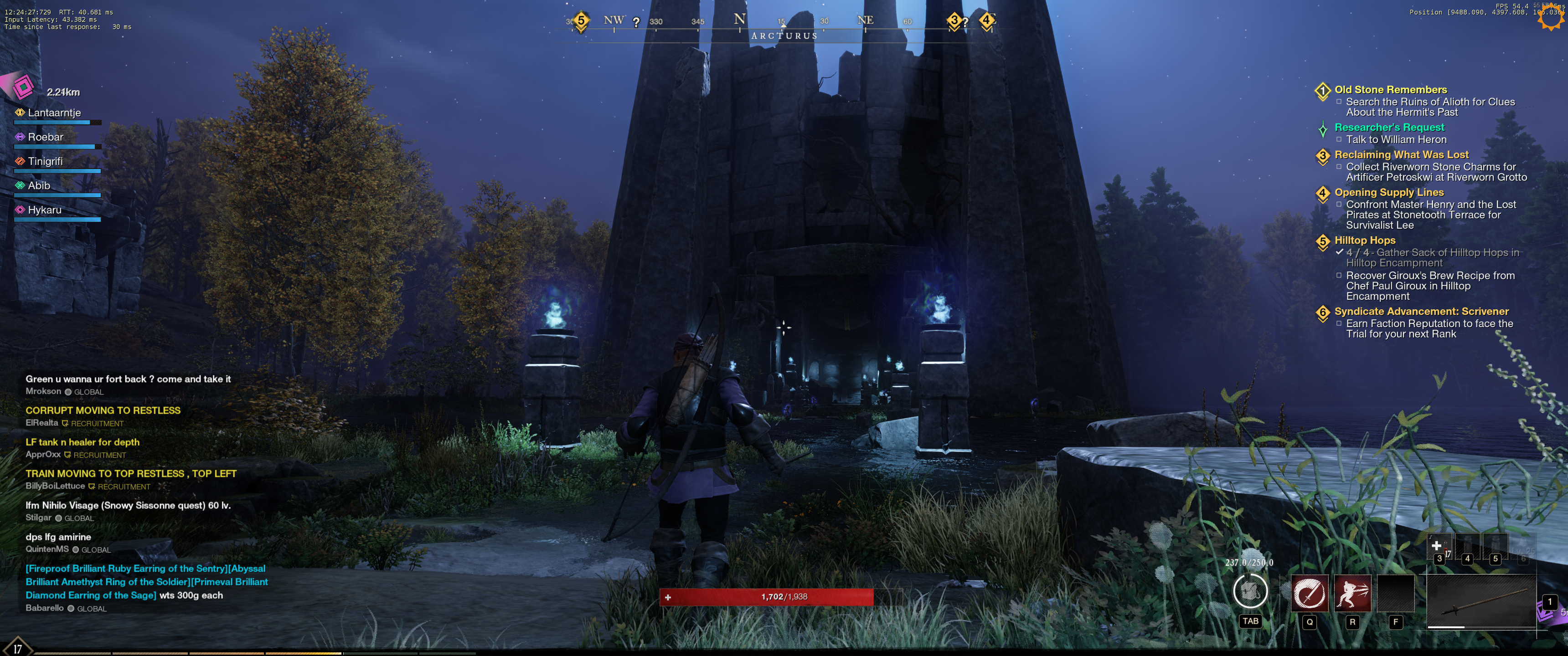The height and width of the screenshot is (656, 1568).
Task: Use the health potion quick slot
Action: click(x=1439, y=547)
